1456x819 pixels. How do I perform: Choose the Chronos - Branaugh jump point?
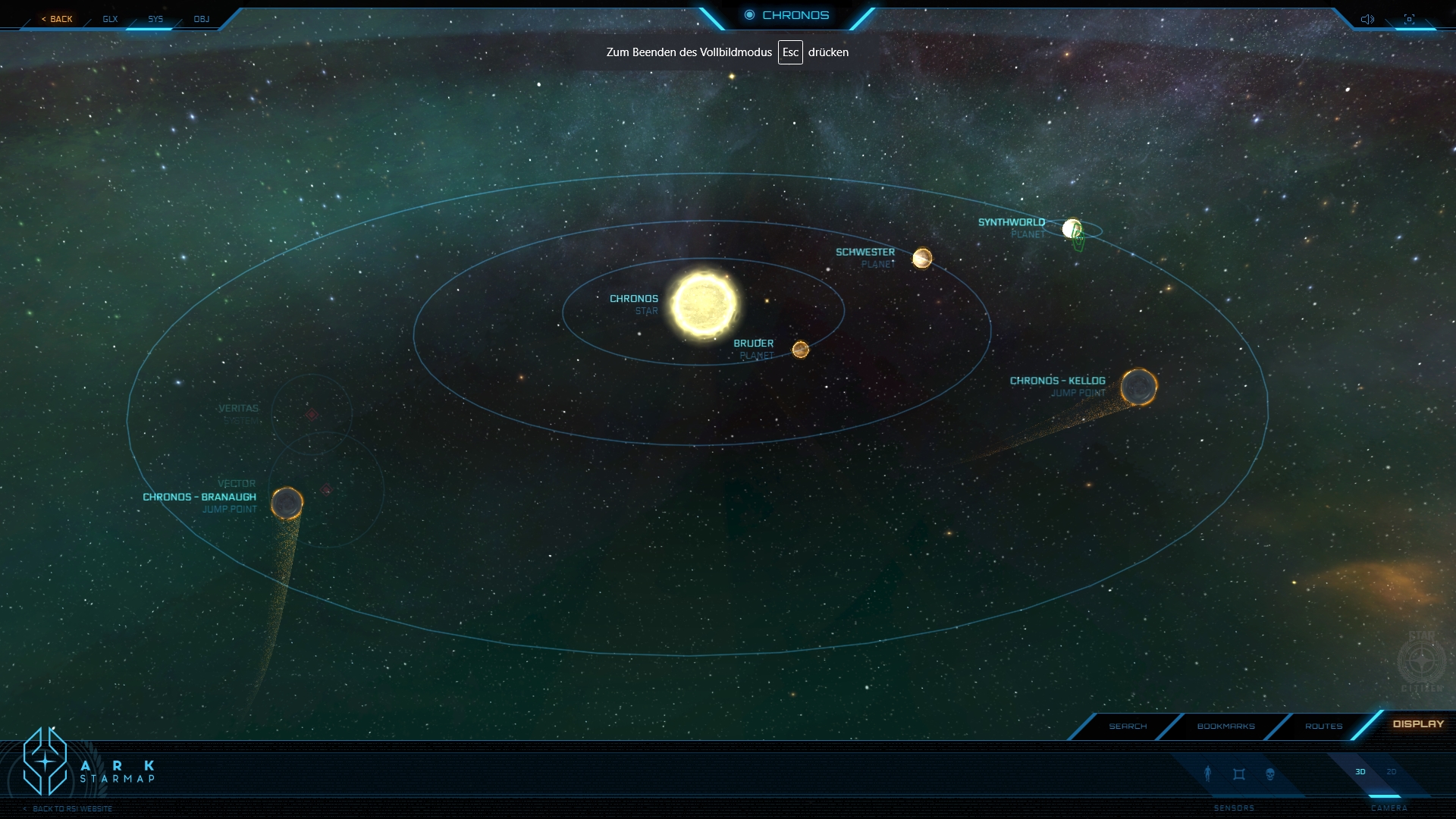click(287, 502)
